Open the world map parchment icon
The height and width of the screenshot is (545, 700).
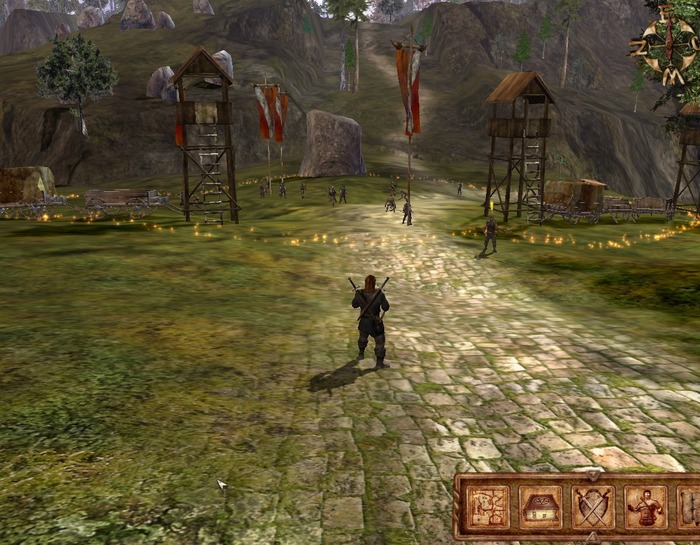point(487,507)
